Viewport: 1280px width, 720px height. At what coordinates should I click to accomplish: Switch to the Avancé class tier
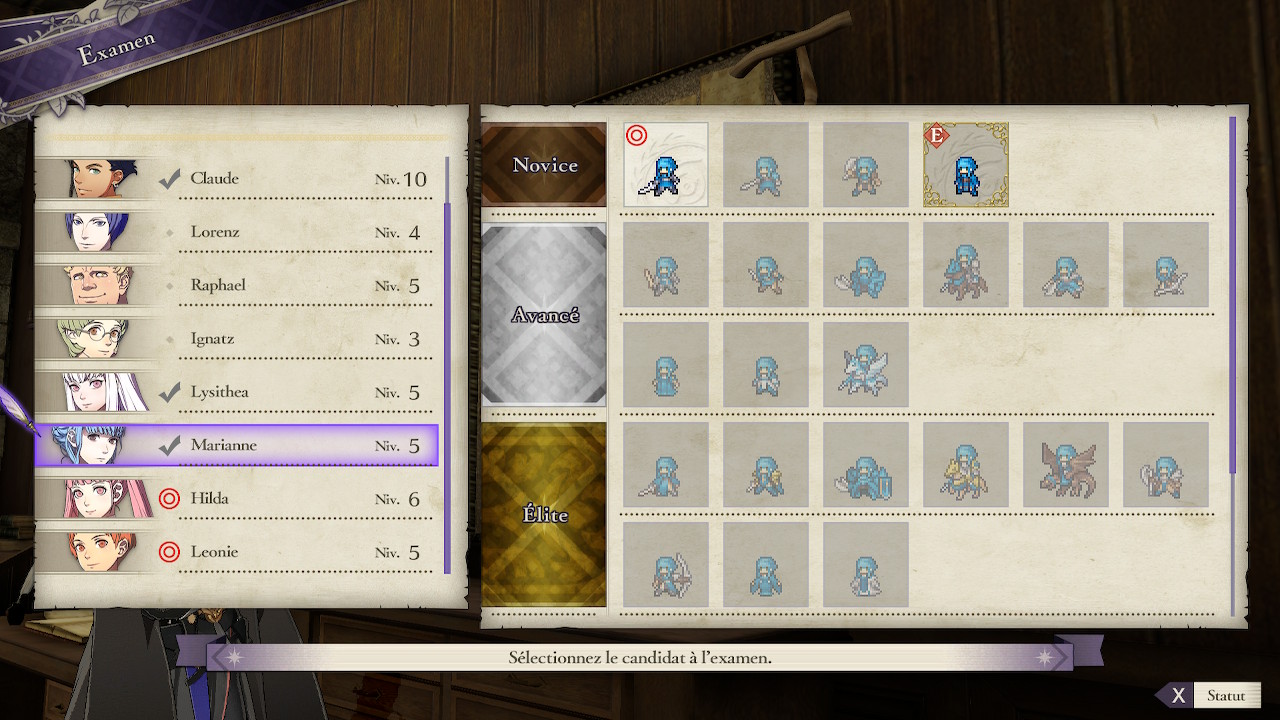(x=545, y=315)
